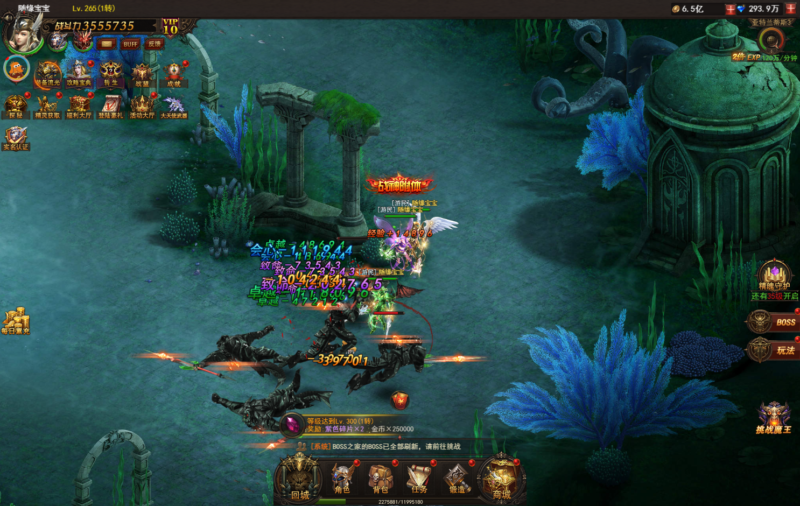Open the 任务 quest scroll
This screenshot has height=506, width=800.
tap(418, 478)
